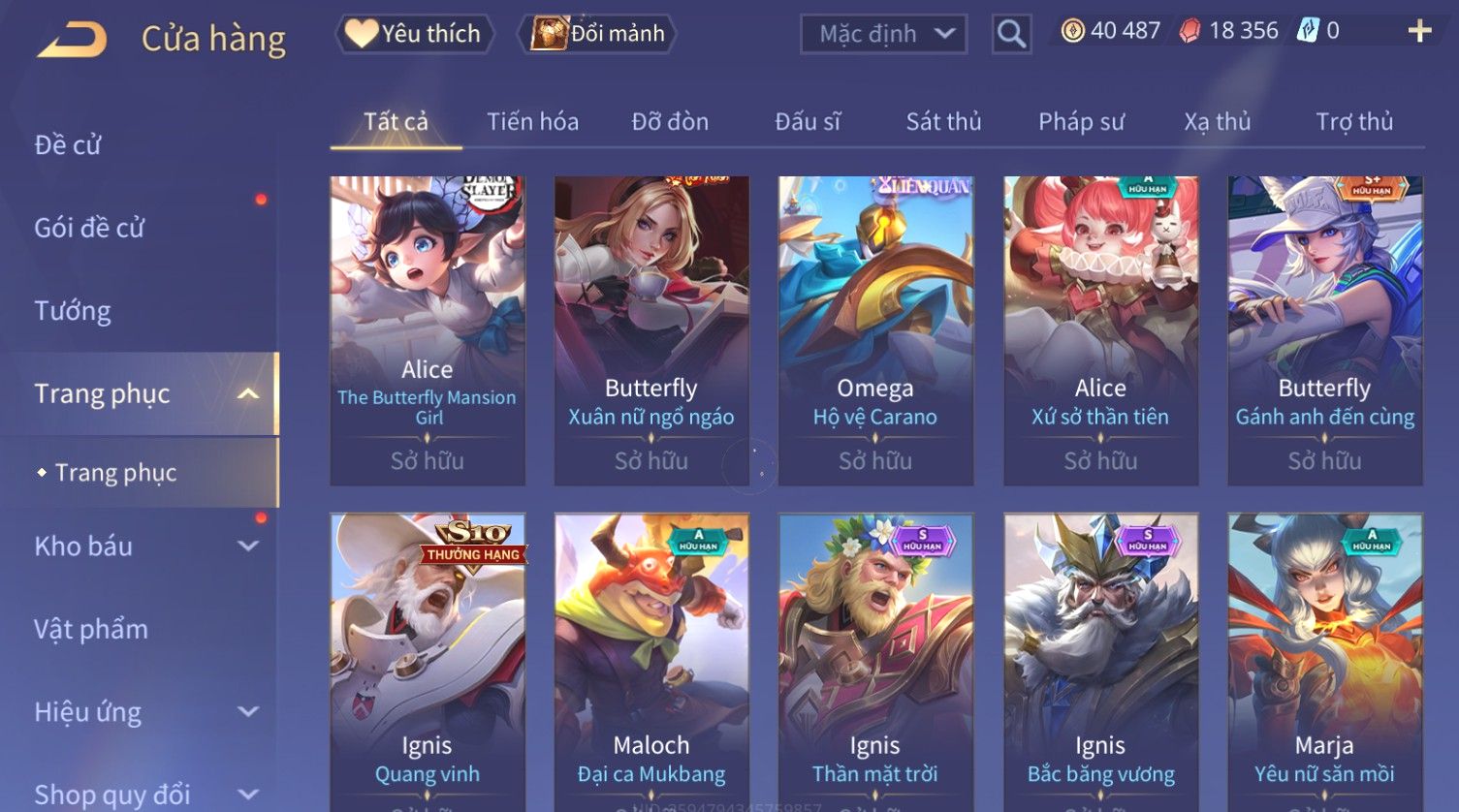This screenshot has height=812, width=1459.
Task: Open the Đề cử menu entry
Action: coord(68,145)
